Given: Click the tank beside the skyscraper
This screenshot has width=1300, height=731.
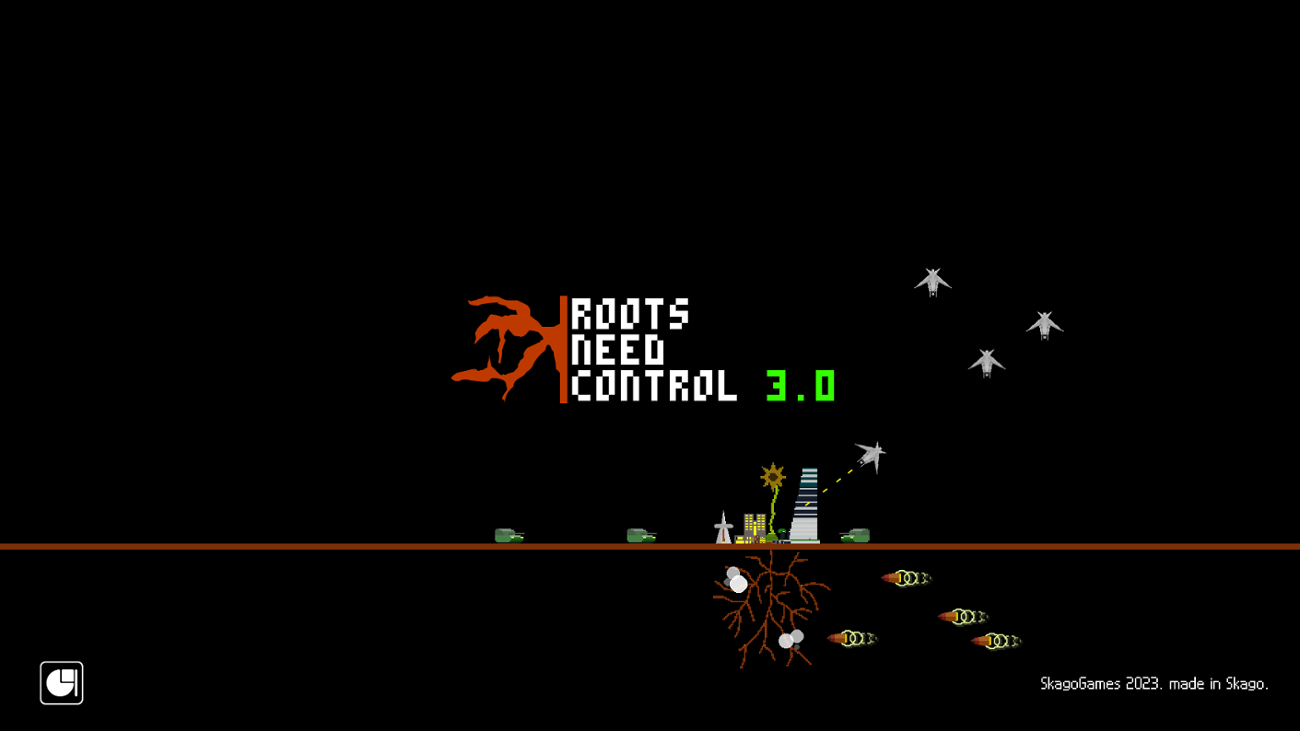Looking at the screenshot, I should 855,533.
